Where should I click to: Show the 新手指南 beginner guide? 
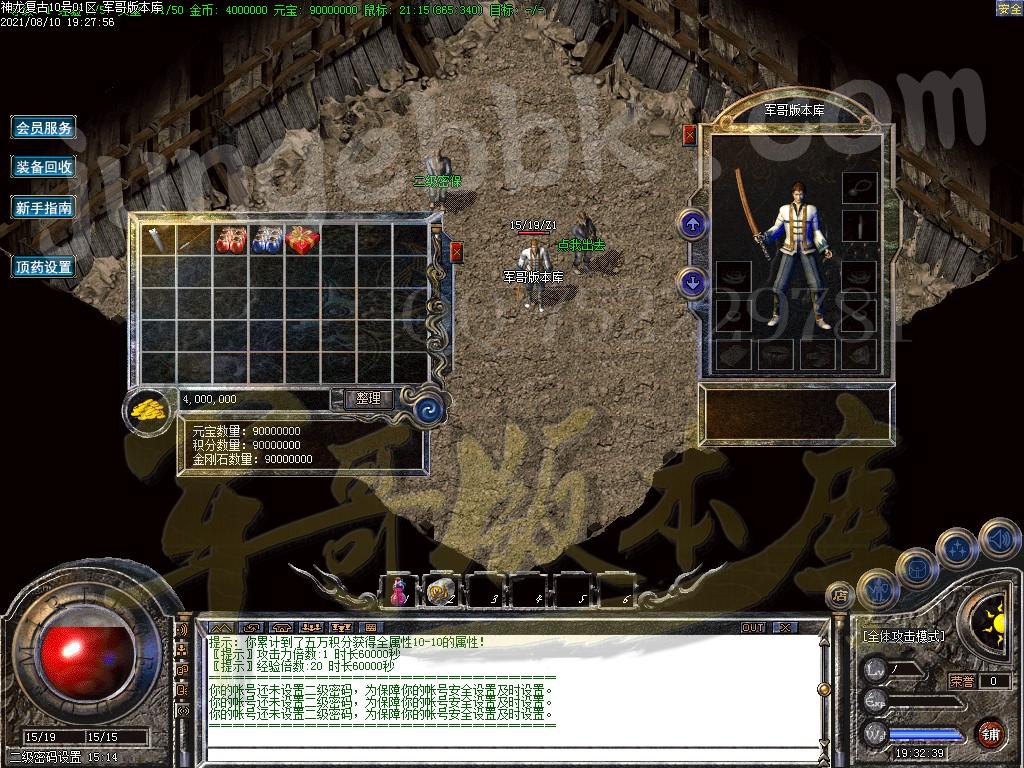[x=44, y=208]
